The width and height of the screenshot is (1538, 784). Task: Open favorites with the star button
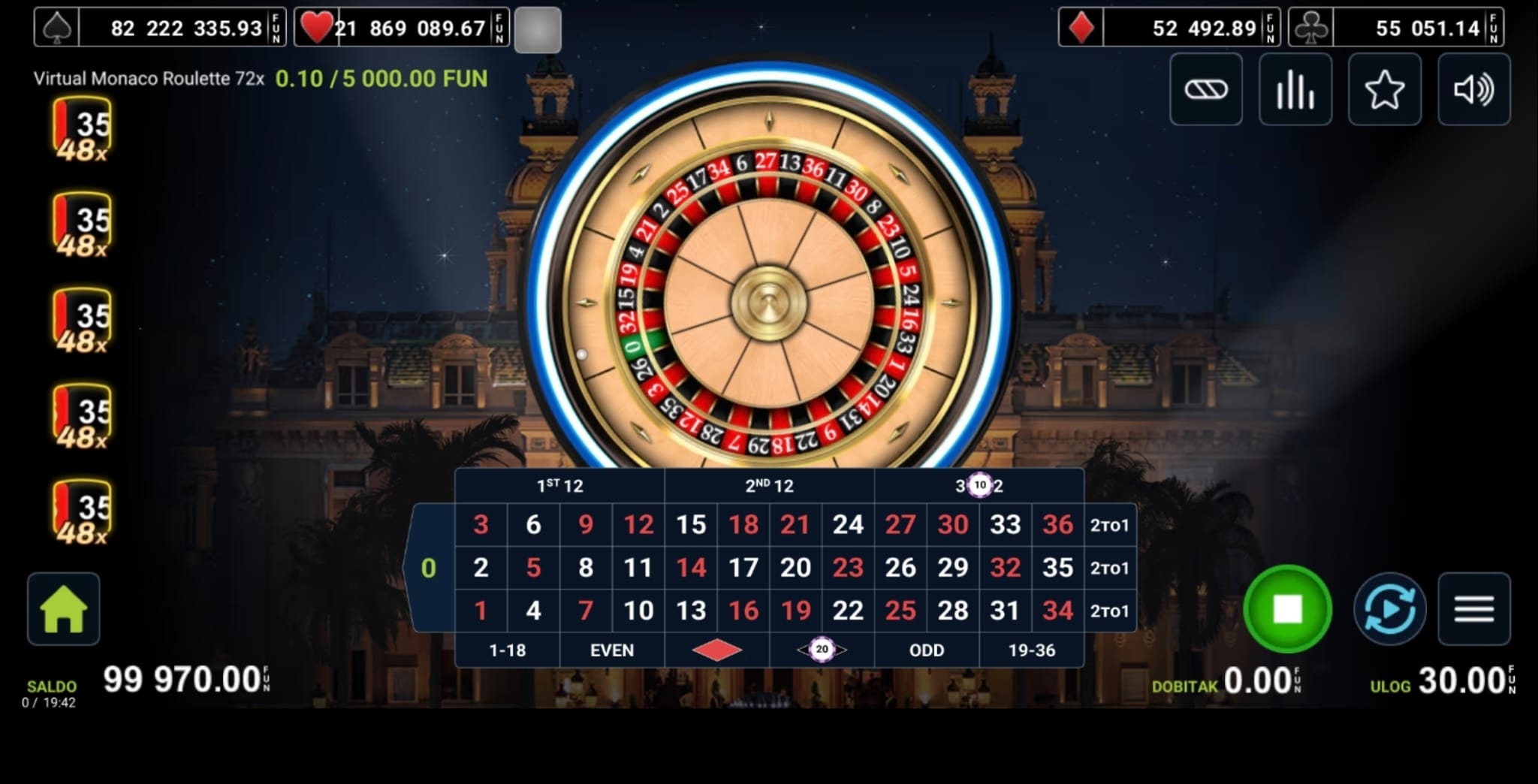point(1384,90)
